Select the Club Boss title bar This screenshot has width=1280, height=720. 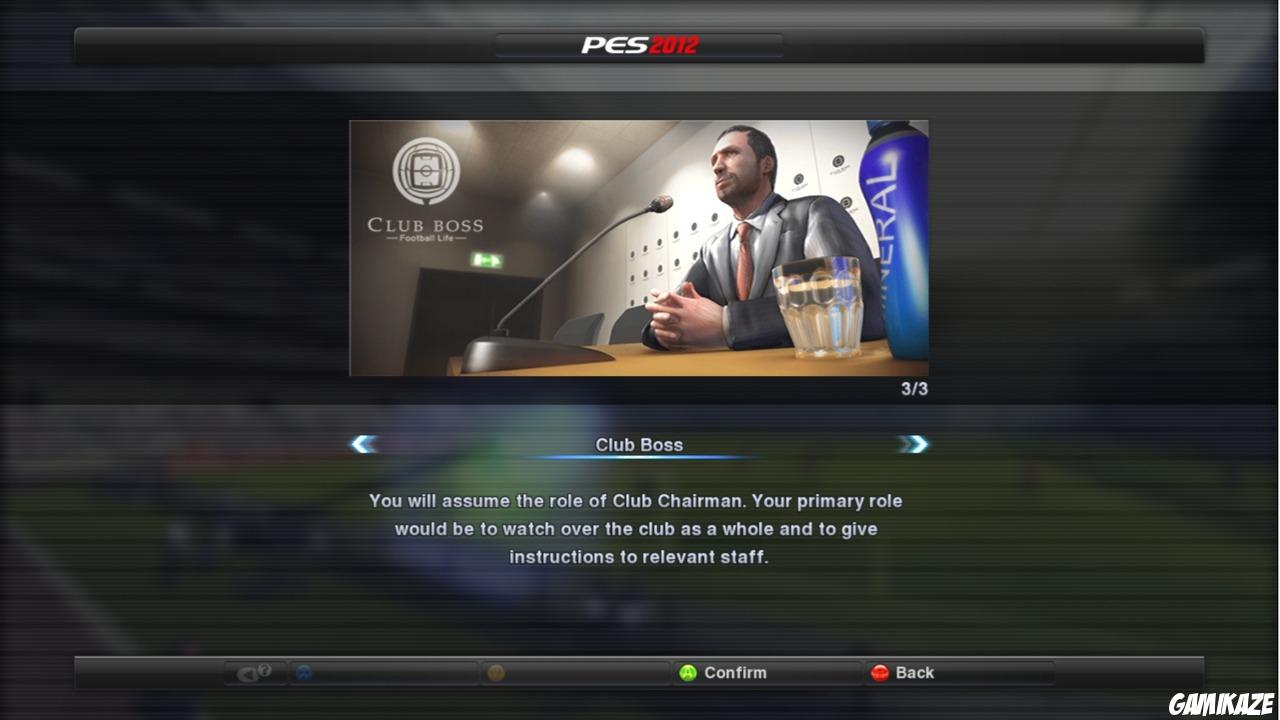coord(639,444)
